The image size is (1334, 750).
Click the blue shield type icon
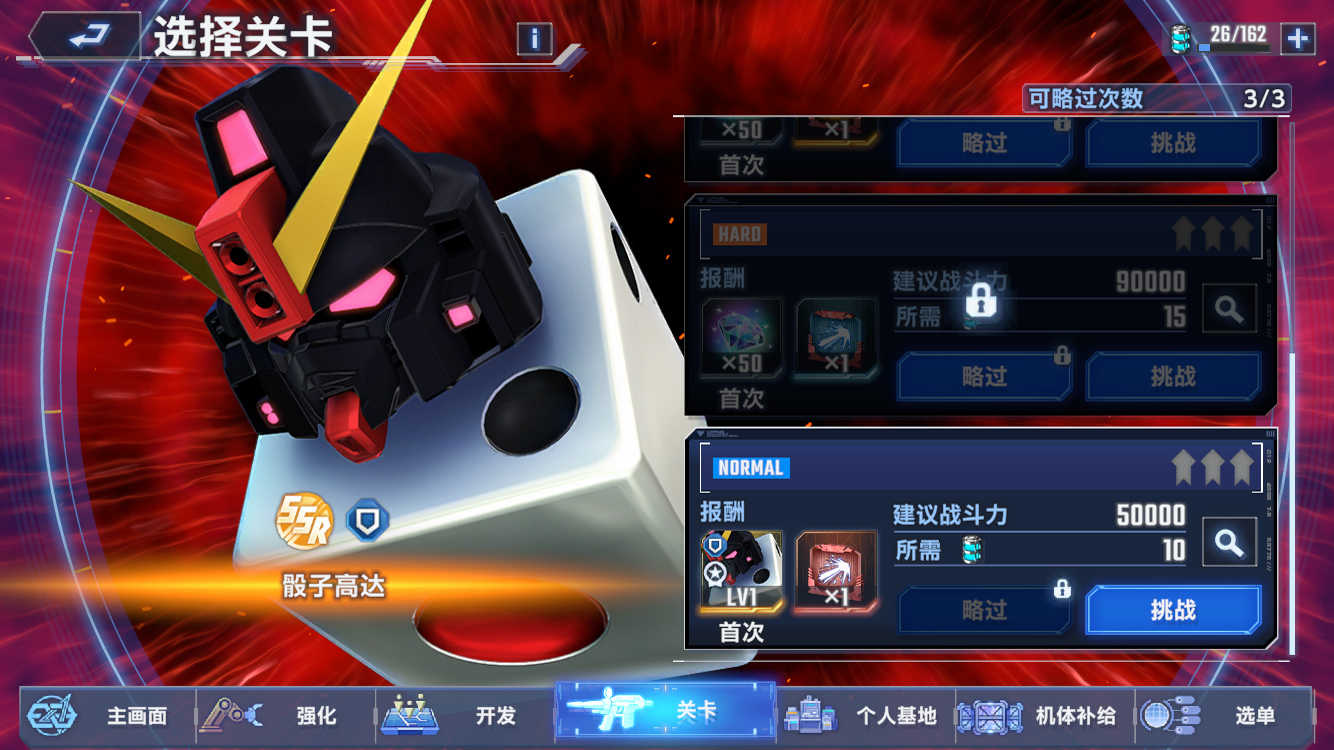pyautogui.click(x=367, y=521)
